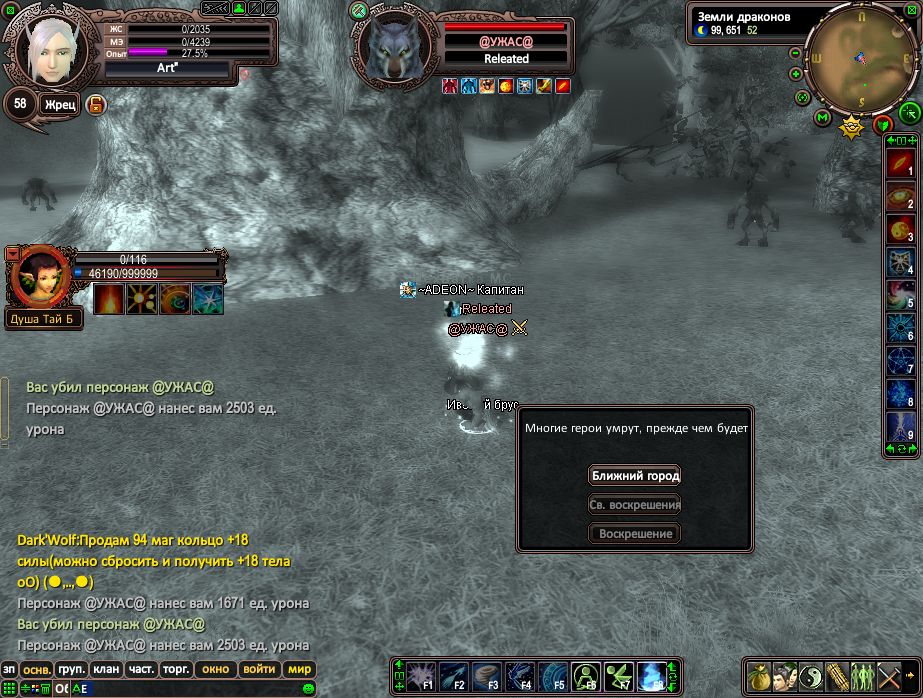Open the мир world chat tab
Viewport: 923px width, 698px height.
tap(299, 669)
